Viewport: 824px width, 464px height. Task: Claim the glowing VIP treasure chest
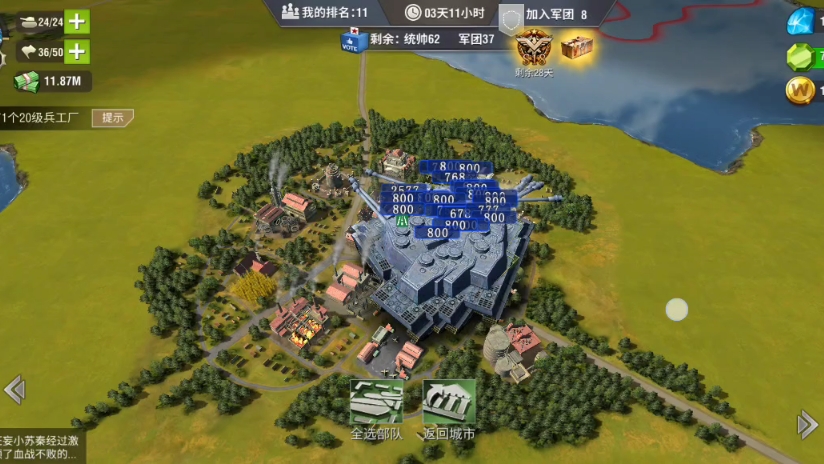pyautogui.click(x=576, y=46)
